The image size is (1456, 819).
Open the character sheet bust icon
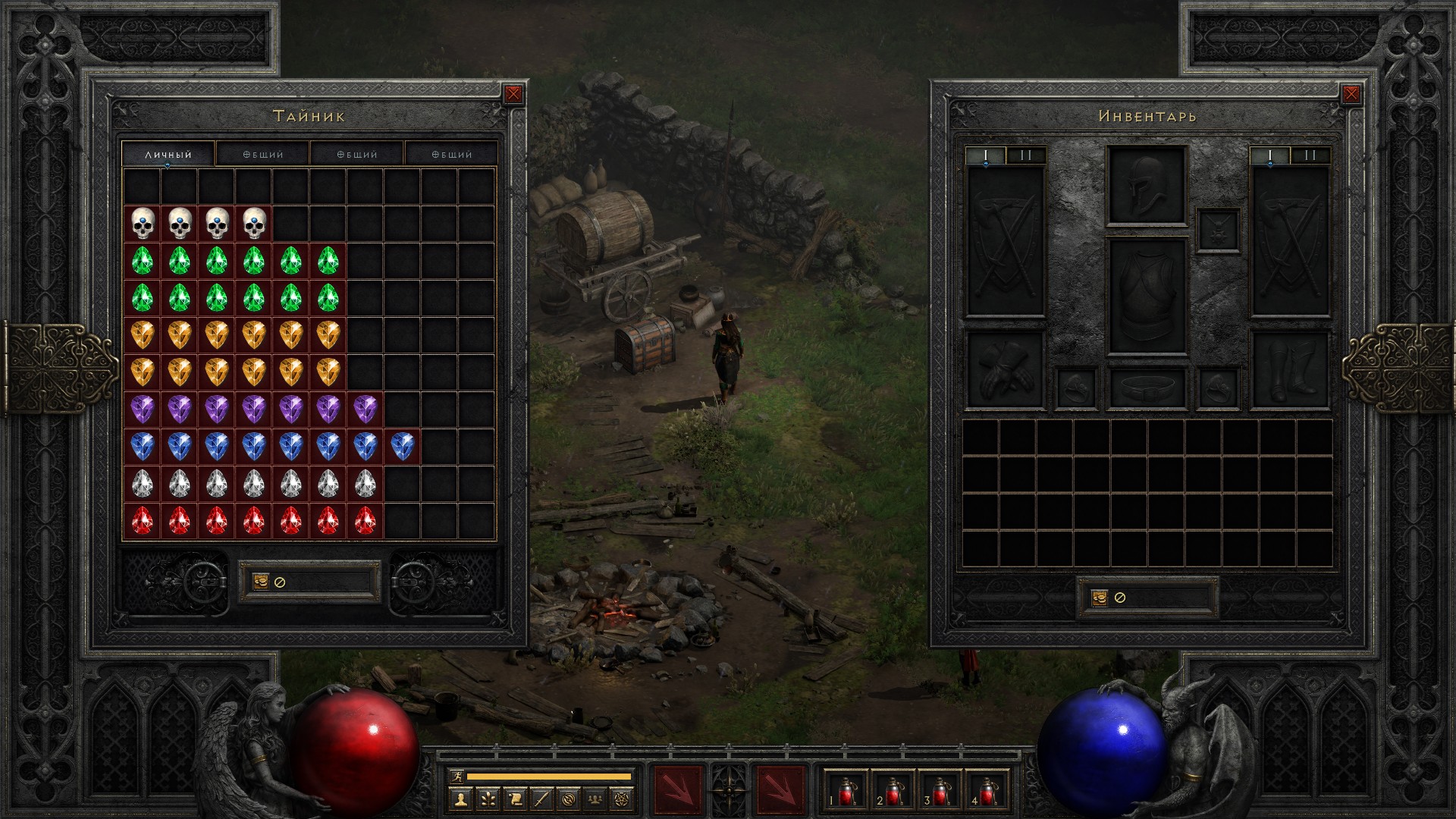tap(460, 799)
